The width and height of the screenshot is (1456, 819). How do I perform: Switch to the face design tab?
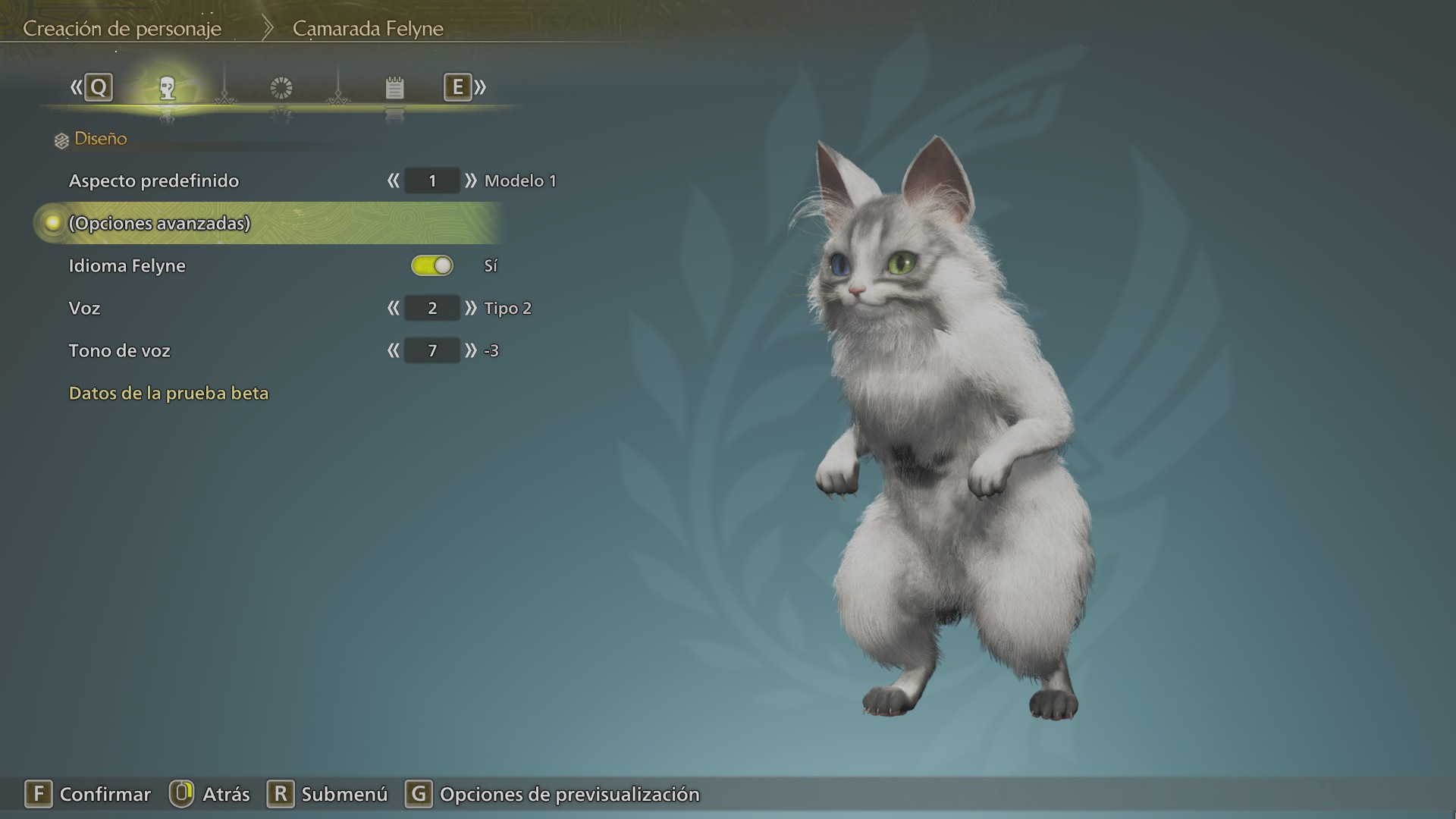click(x=168, y=88)
